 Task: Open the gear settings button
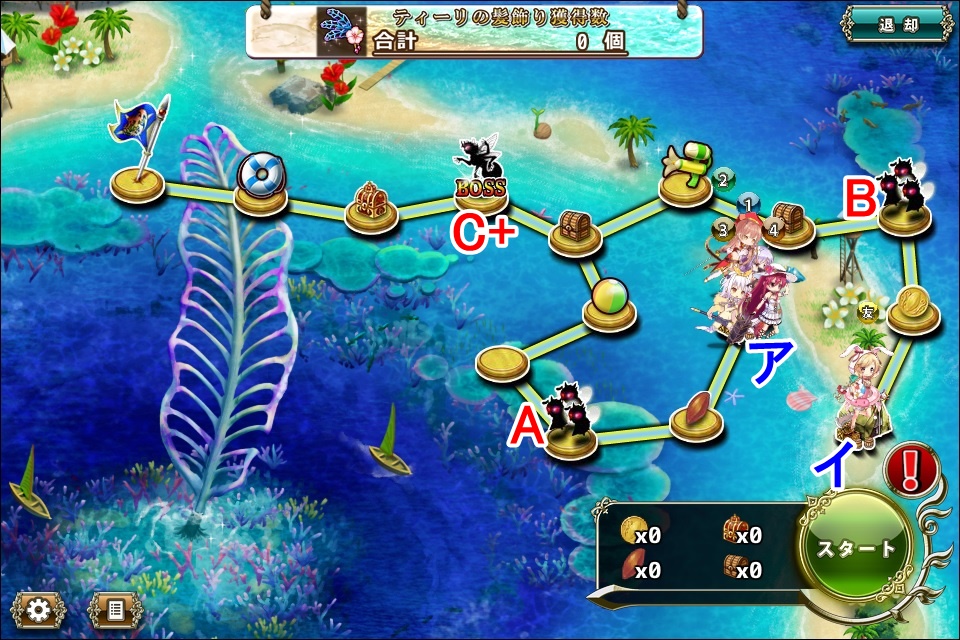click(x=37, y=608)
